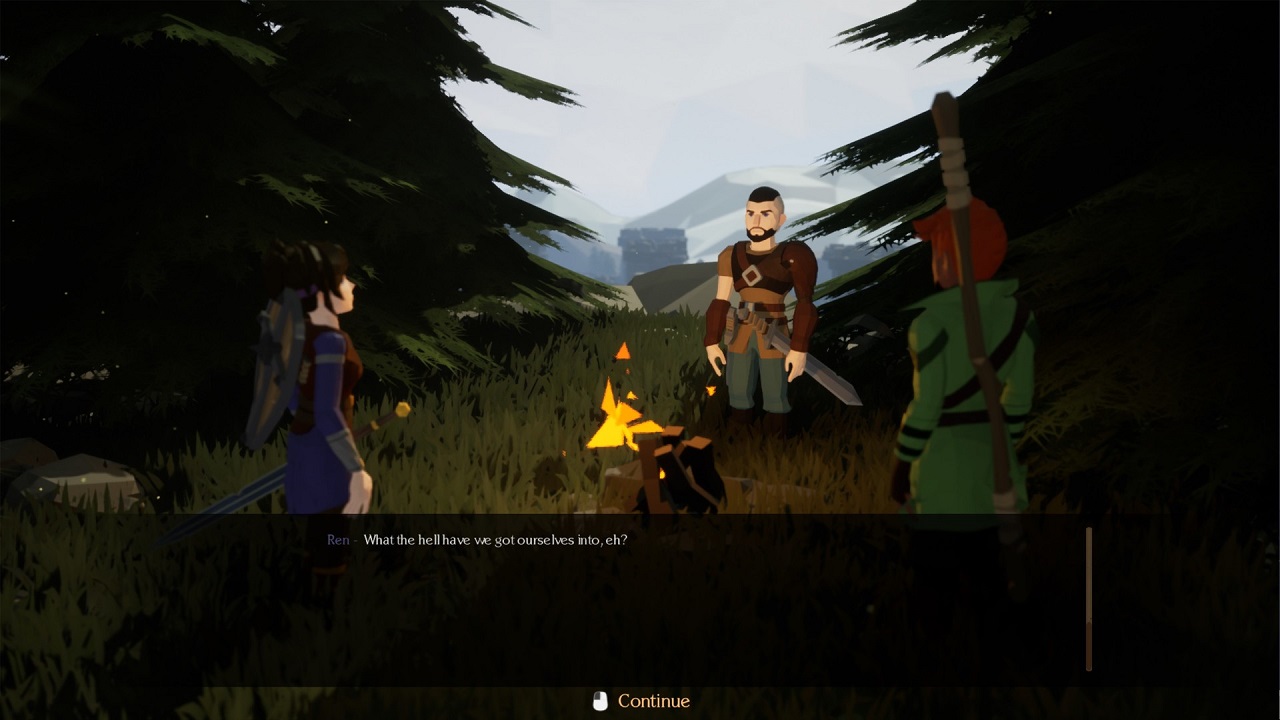Click the dialogue box scrollbar

pyautogui.click(x=1089, y=598)
